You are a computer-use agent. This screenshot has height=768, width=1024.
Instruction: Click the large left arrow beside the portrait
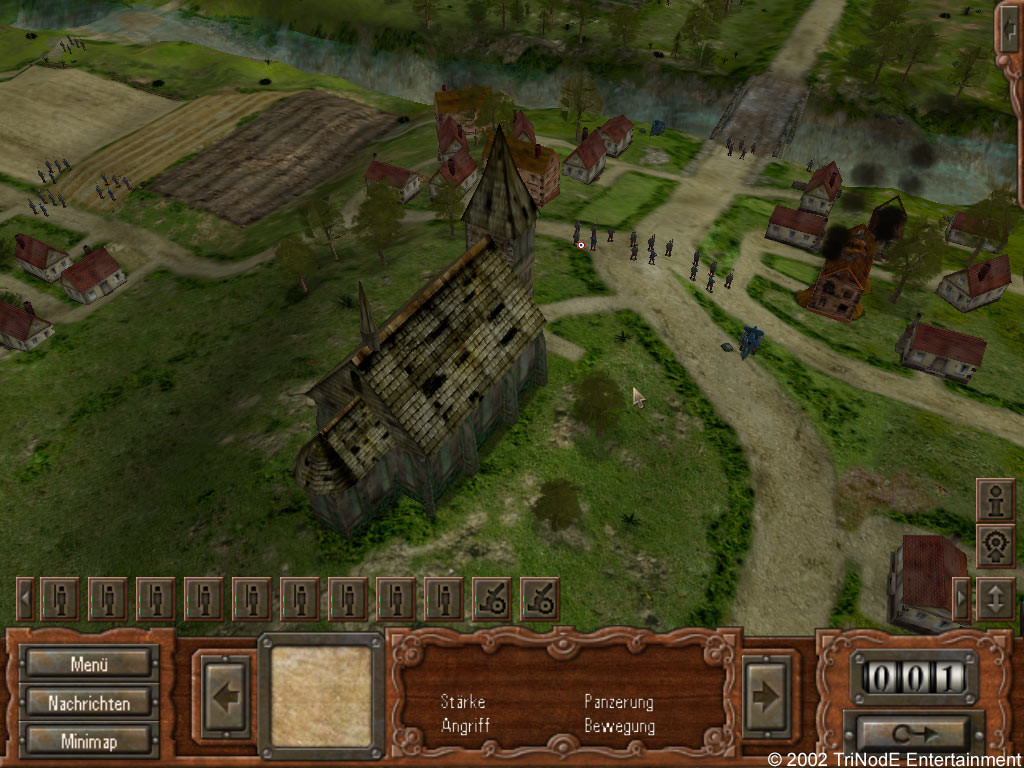[x=226, y=696]
